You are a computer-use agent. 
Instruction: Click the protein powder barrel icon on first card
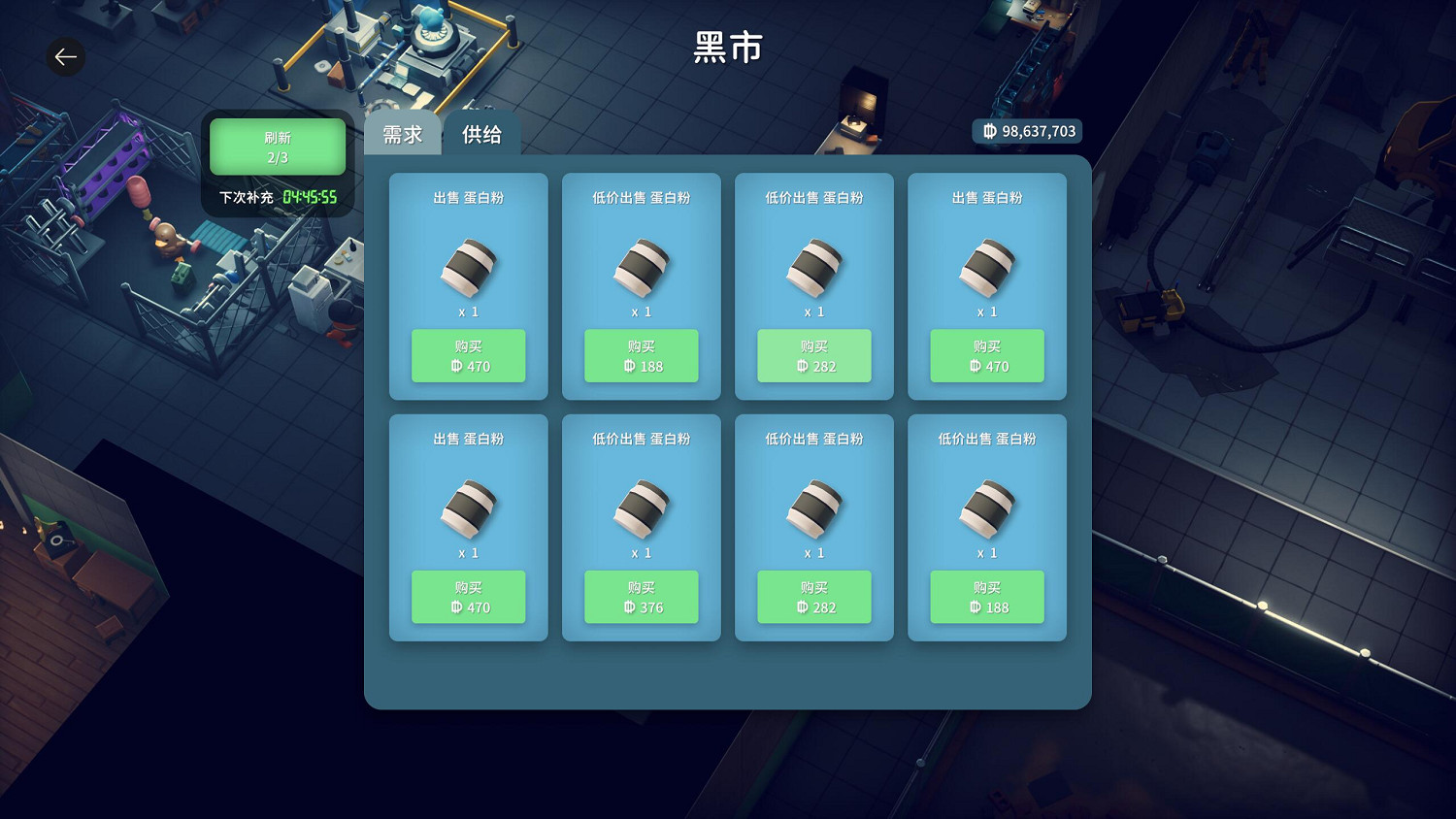pos(470,270)
